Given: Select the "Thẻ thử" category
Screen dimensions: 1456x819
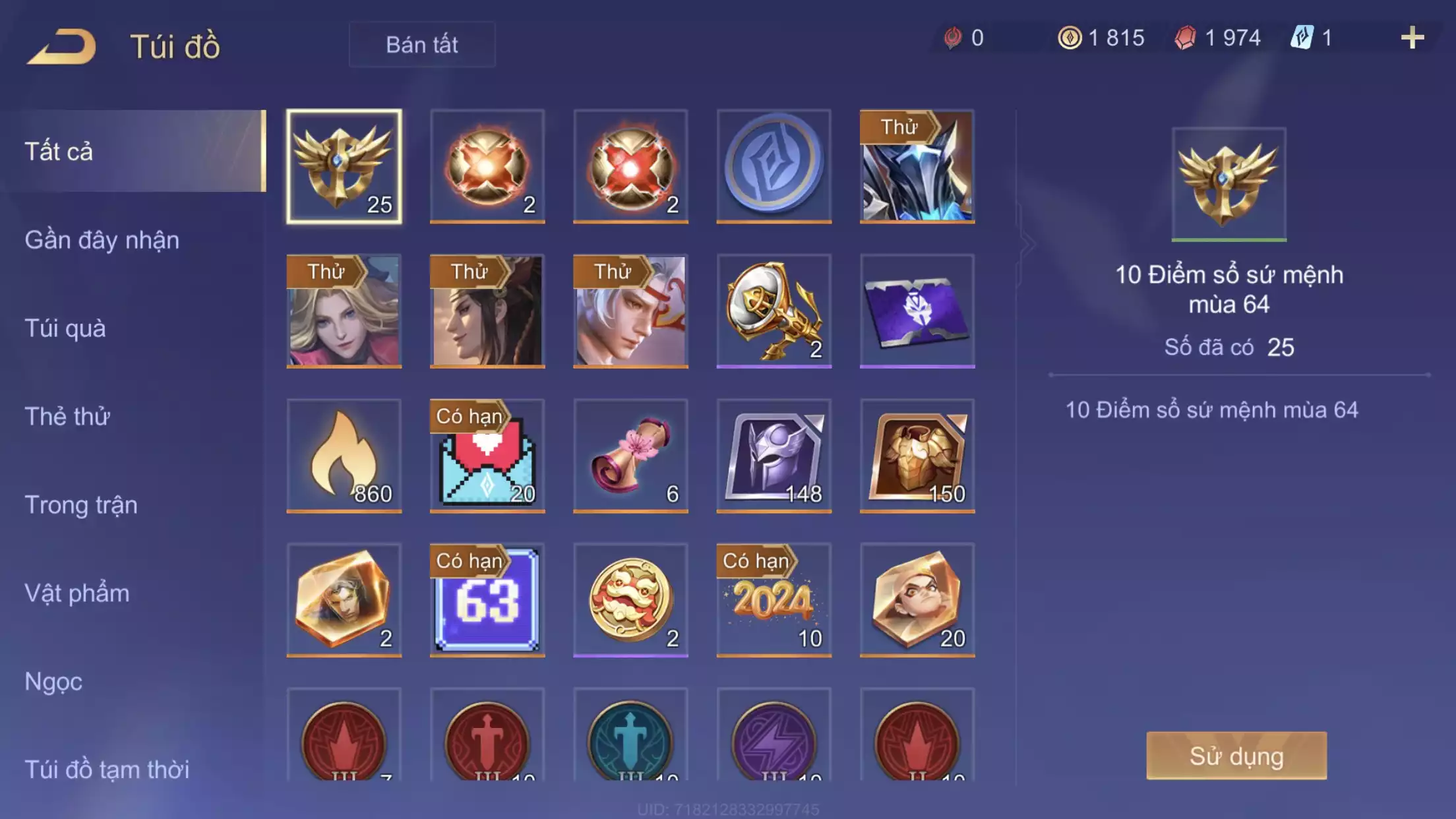Looking at the screenshot, I should coord(67,417).
